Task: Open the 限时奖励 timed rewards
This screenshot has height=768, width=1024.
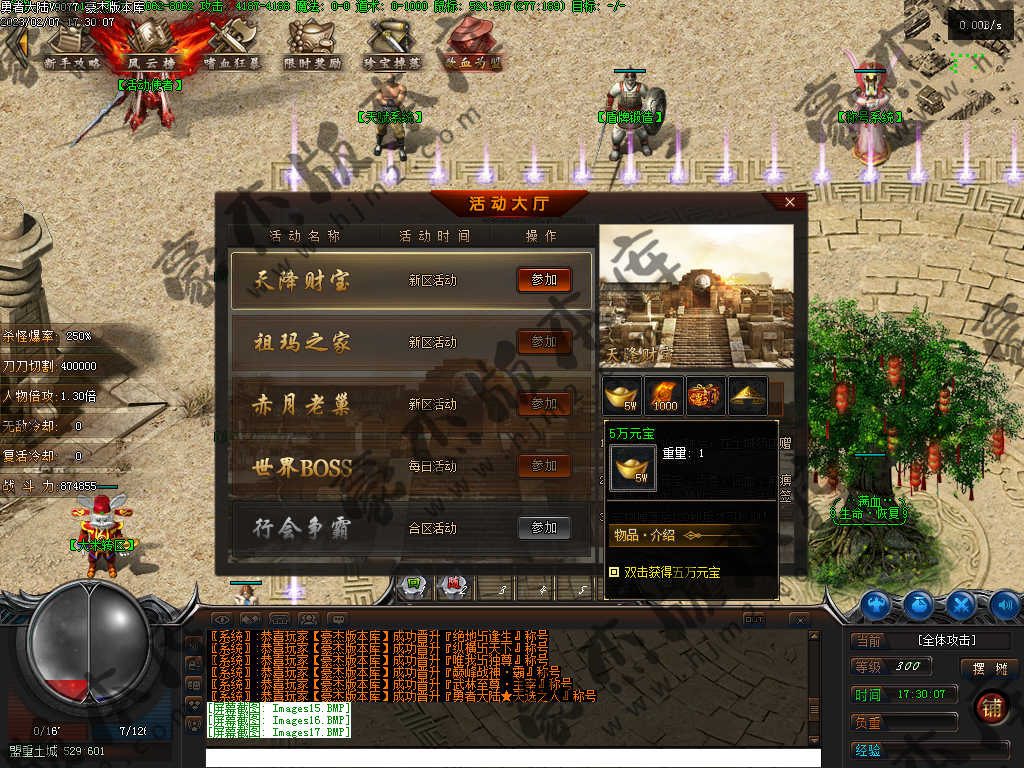Action: pos(314,45)
